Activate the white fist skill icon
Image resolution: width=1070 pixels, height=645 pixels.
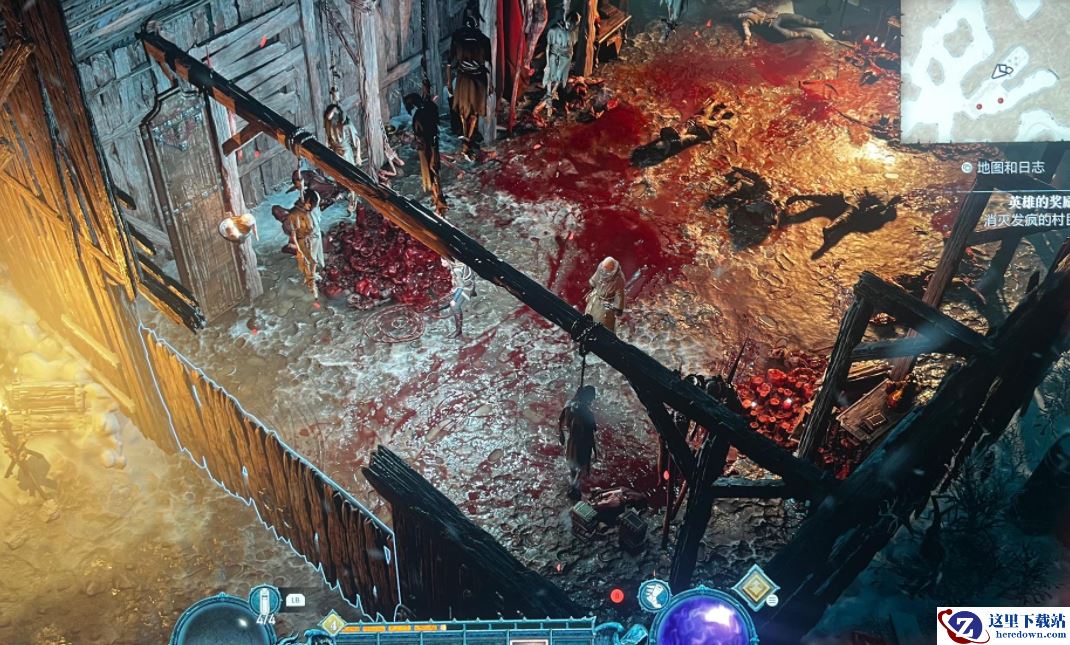[653, 595]
